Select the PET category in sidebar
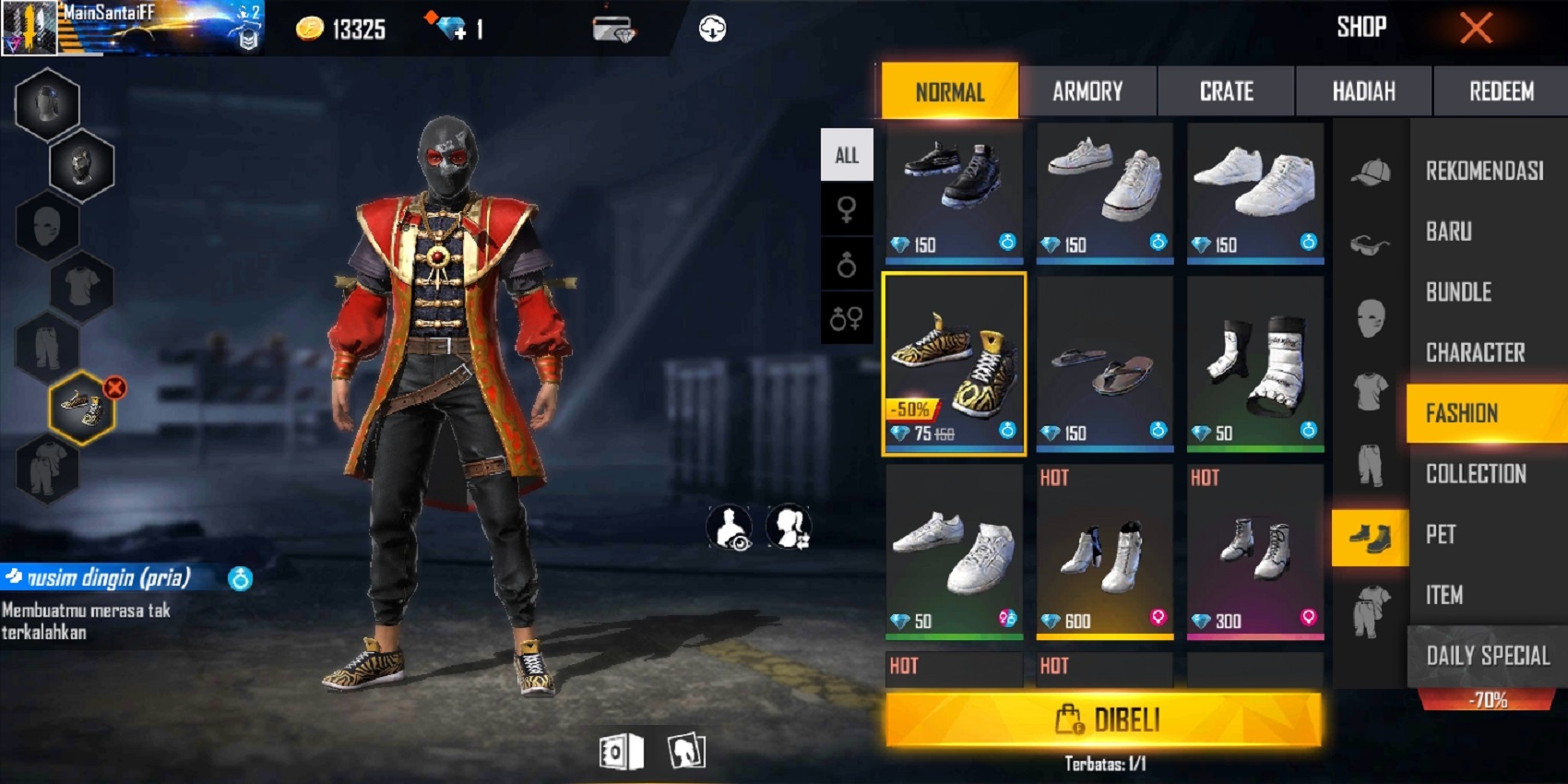Viewport: 1568px width, 784px height. [x=1441, y=535]
